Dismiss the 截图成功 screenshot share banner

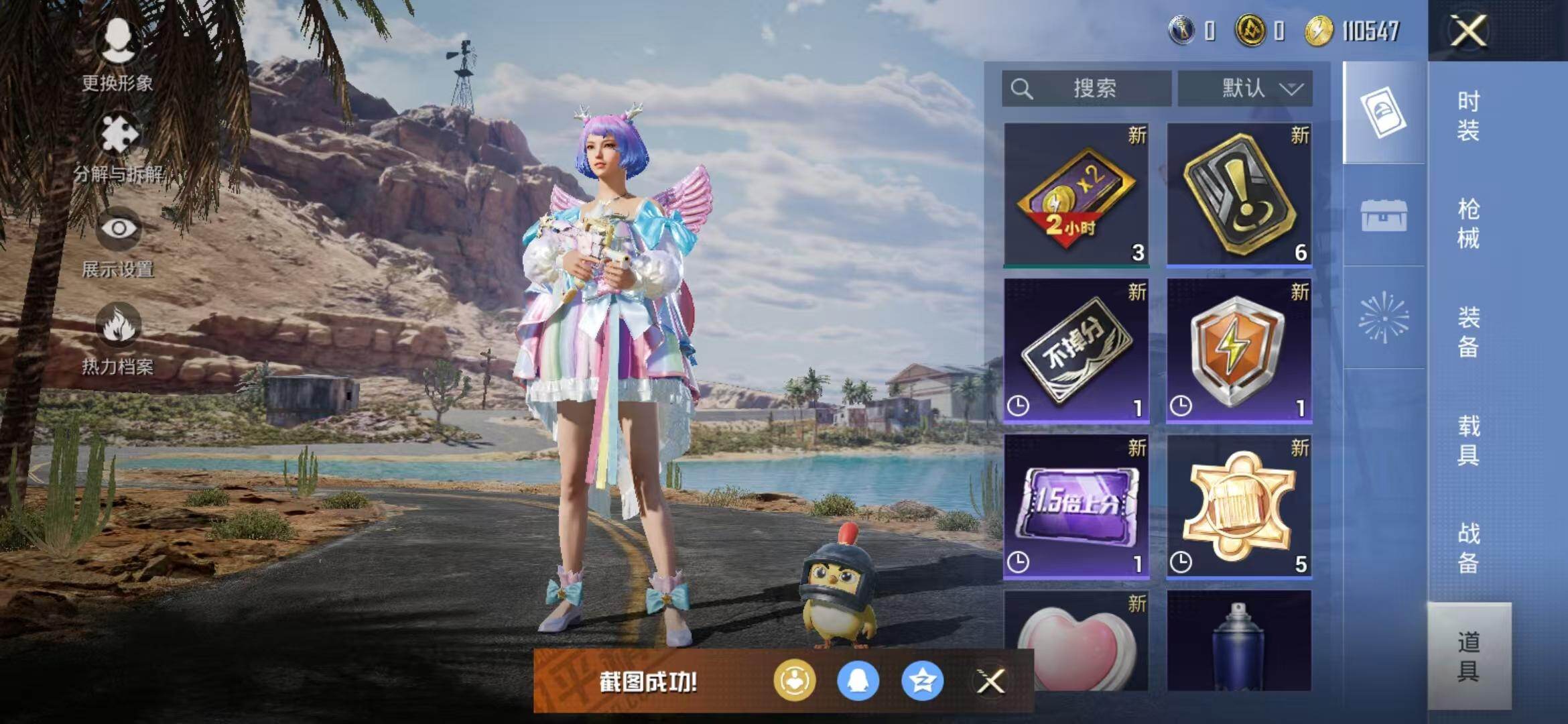coord(990,682)
